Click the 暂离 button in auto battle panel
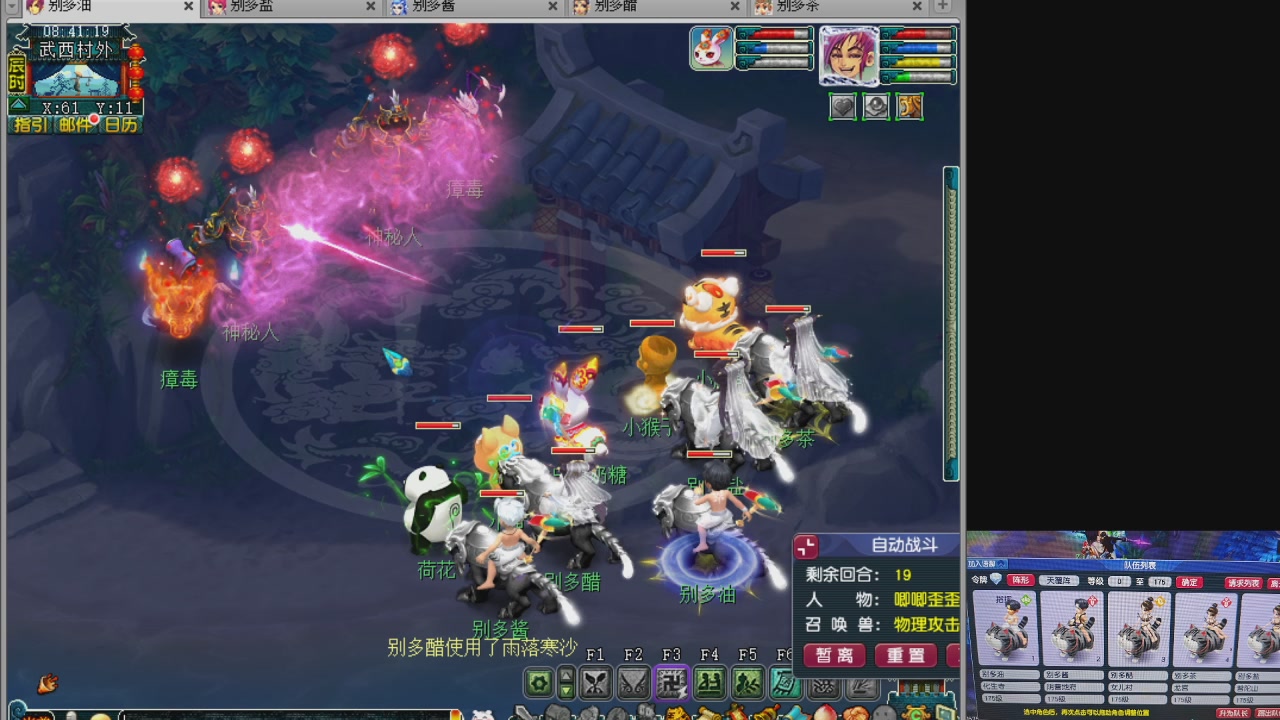 pos(833,655)
